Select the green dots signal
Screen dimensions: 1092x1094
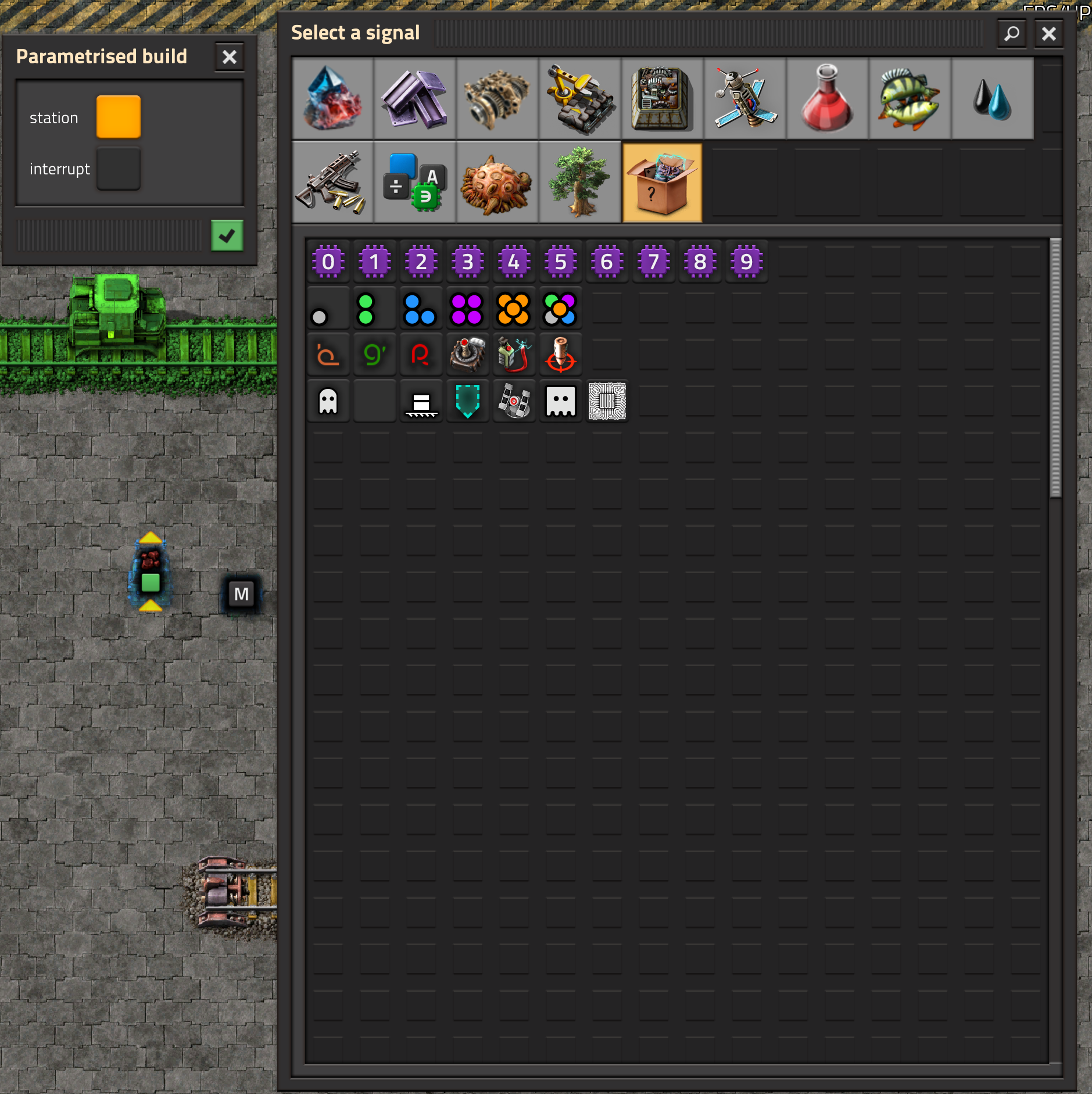pyautogui.click(x=374, y=308)
